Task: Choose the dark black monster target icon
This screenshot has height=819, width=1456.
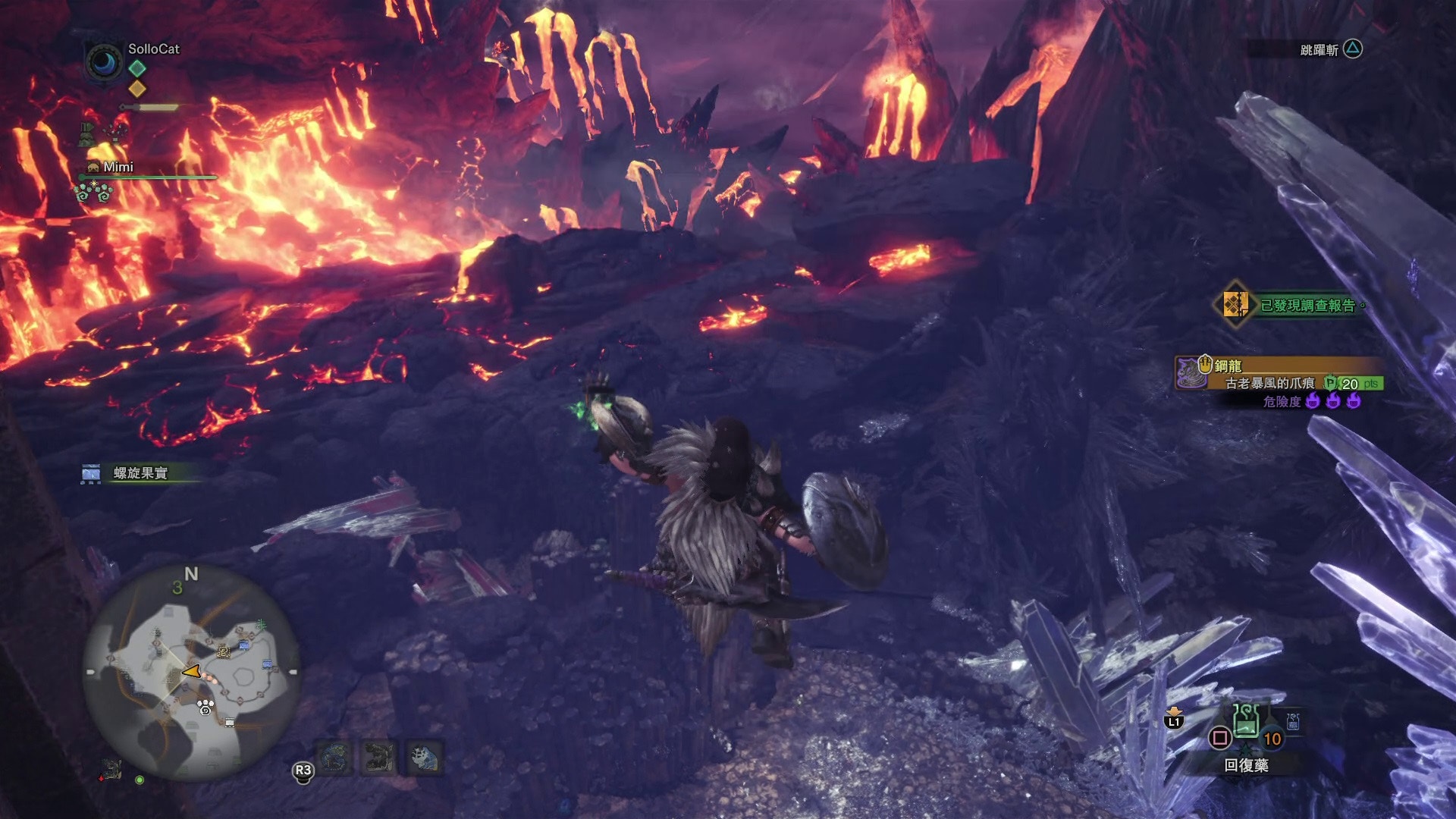Action: tap(379, 757)
